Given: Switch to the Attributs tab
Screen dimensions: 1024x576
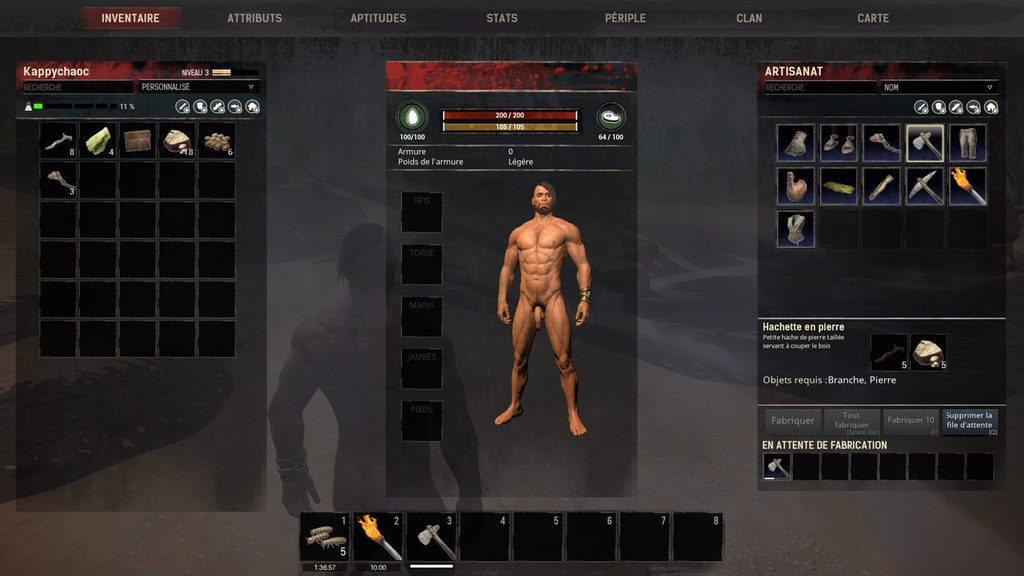Looking at the screenshot, I should (254, 18).
